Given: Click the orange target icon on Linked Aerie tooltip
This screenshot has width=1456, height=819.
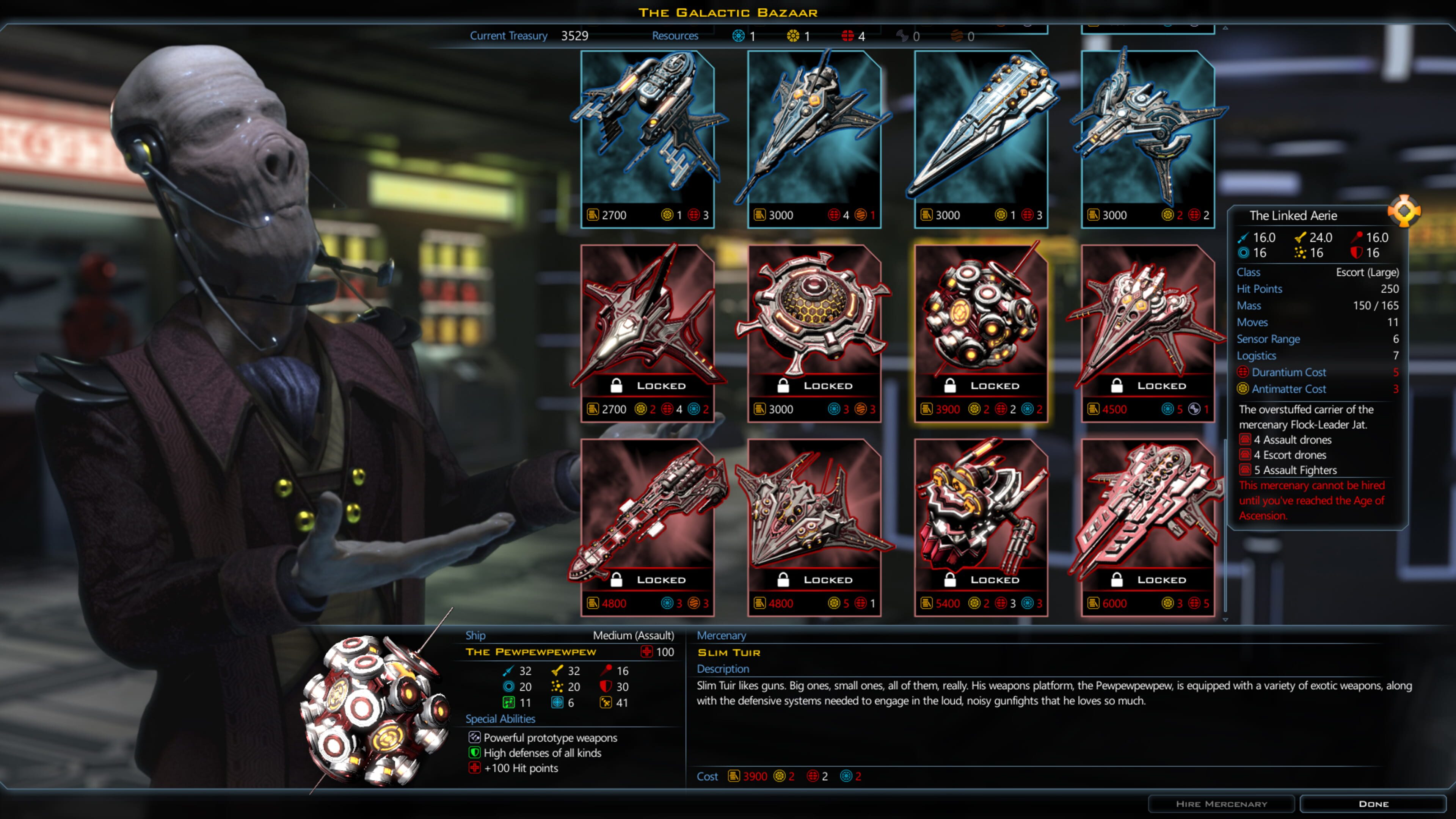Looking at the screenshot, I should (1404, 212).
